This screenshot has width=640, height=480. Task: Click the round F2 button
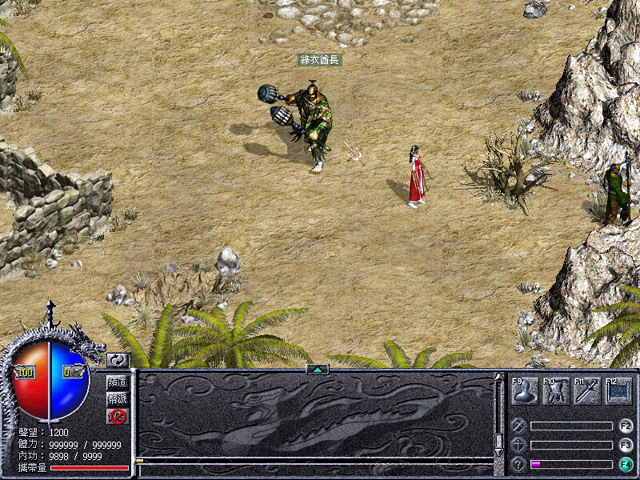point(626,426)
